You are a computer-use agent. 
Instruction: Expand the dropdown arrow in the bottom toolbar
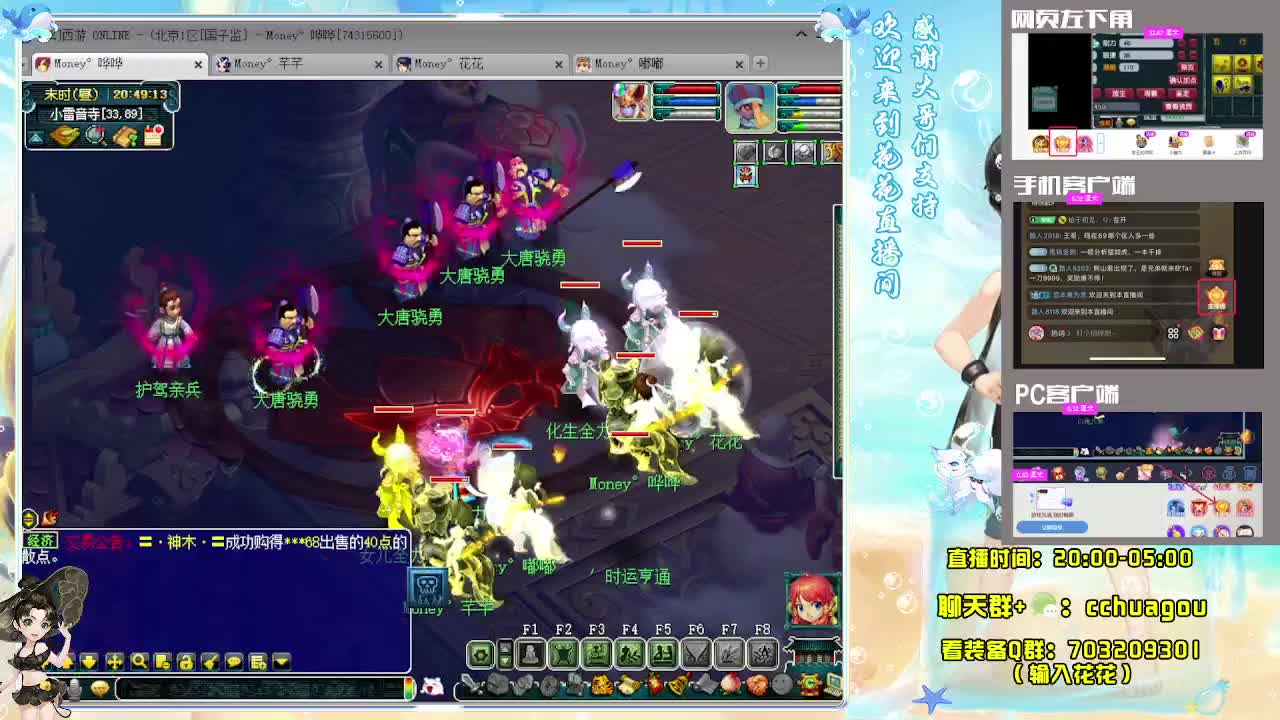pyautogui.click(x=282, y=662)
